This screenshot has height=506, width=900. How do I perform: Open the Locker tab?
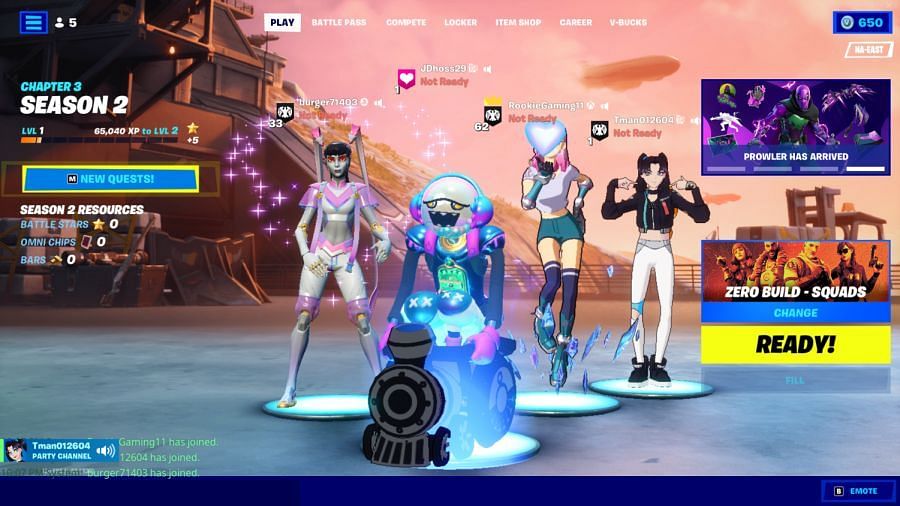pyautogui.click(x=461, y=22)
